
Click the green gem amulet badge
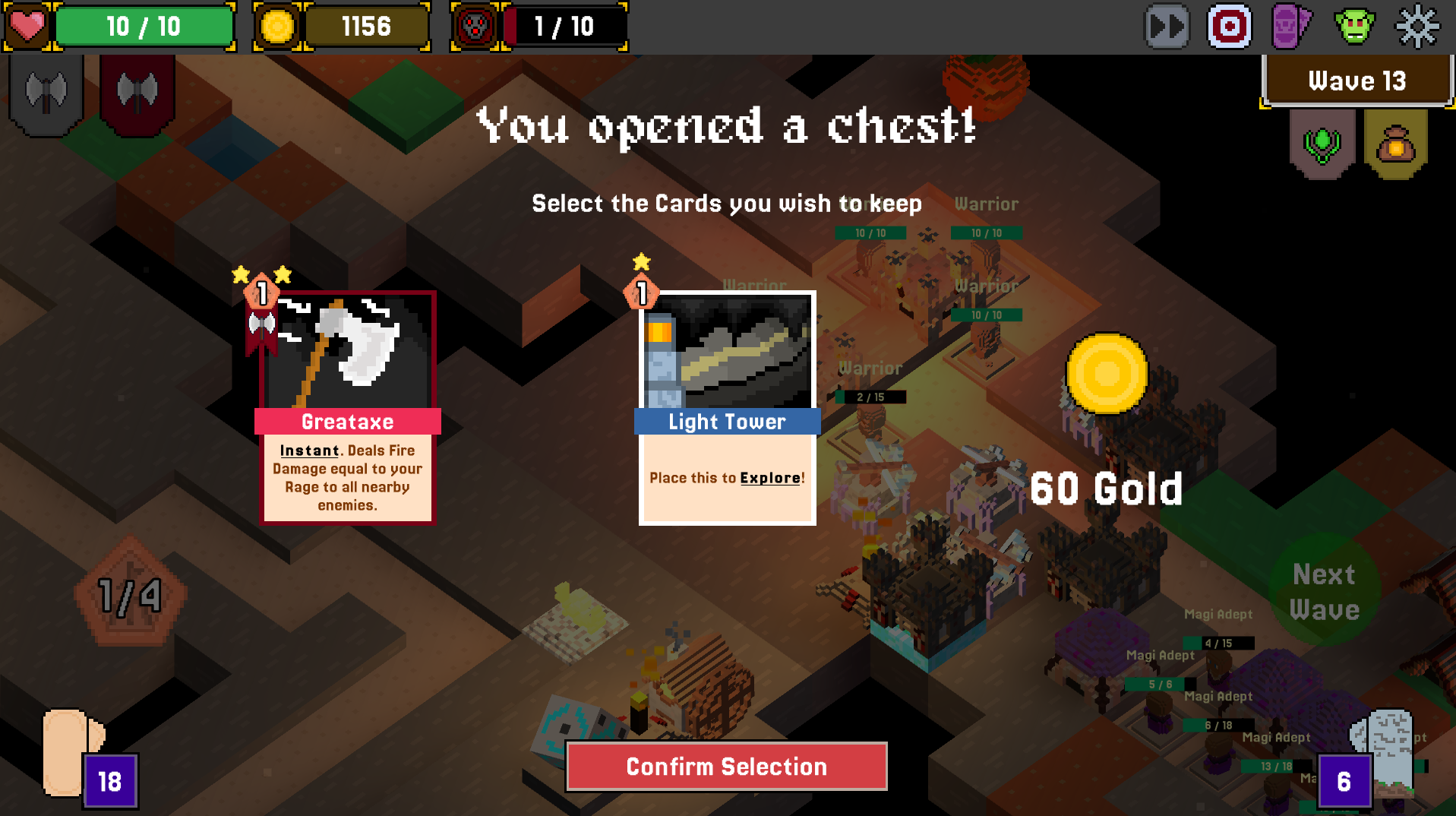click(1322, 142)
